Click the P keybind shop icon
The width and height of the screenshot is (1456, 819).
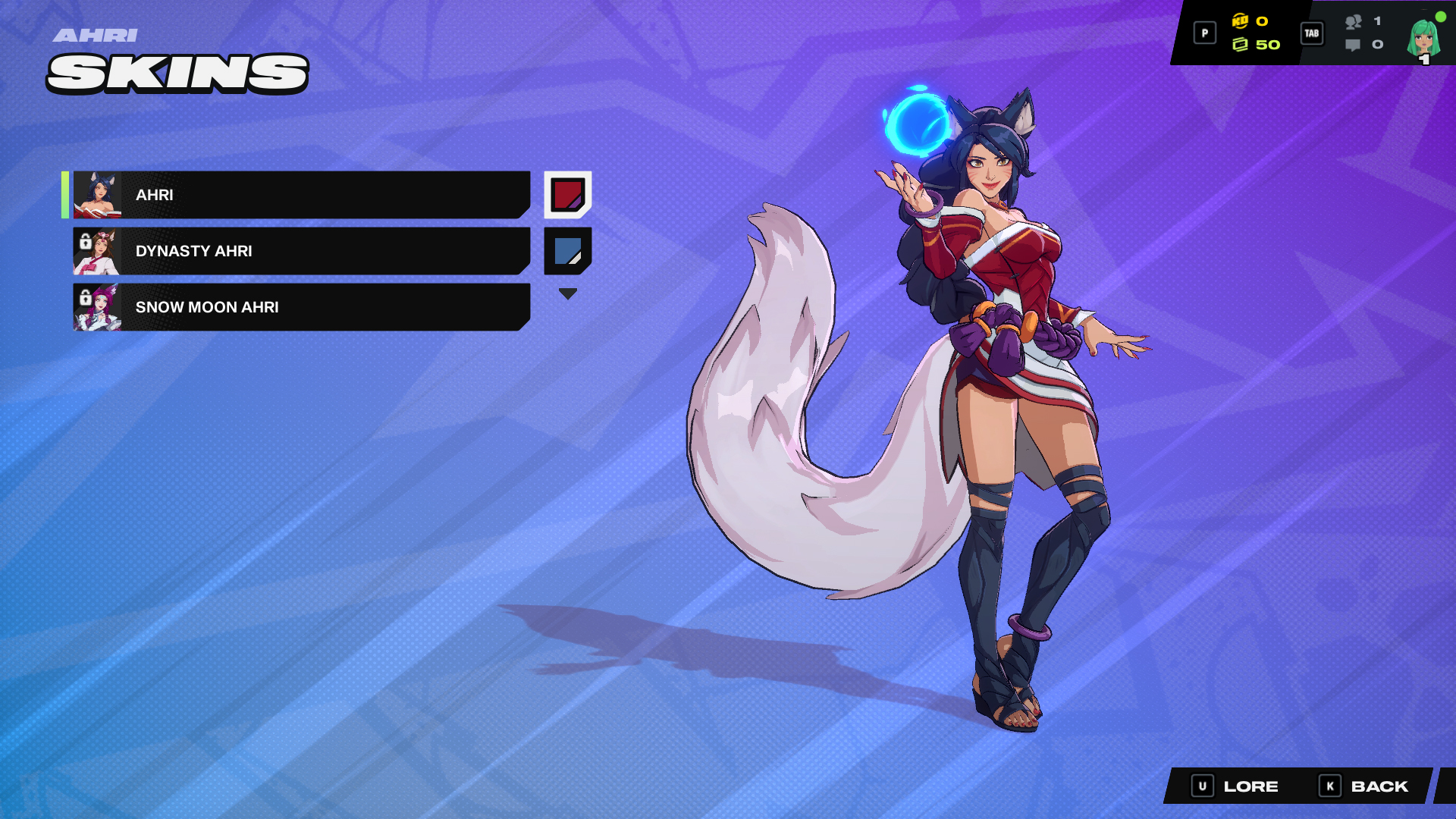[1204, 33]
